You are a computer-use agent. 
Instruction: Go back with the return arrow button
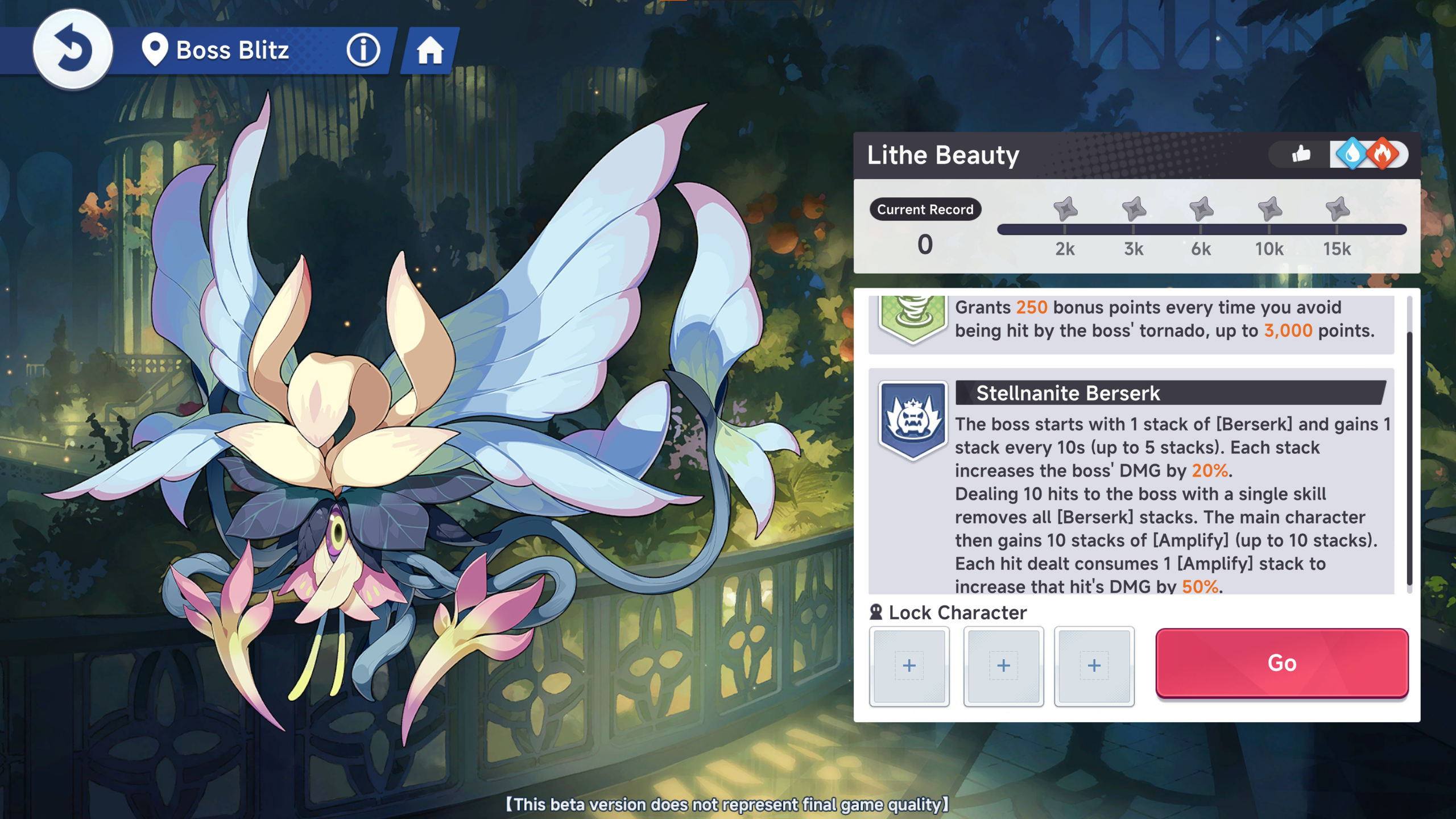[73, 49]
